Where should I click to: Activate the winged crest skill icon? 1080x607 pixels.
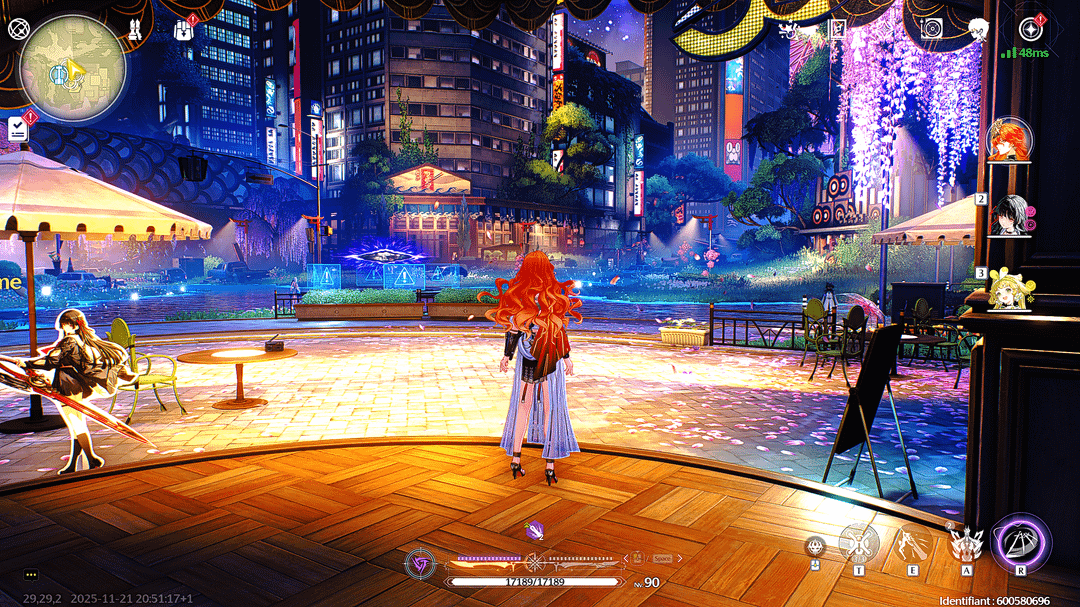[966, 545]
